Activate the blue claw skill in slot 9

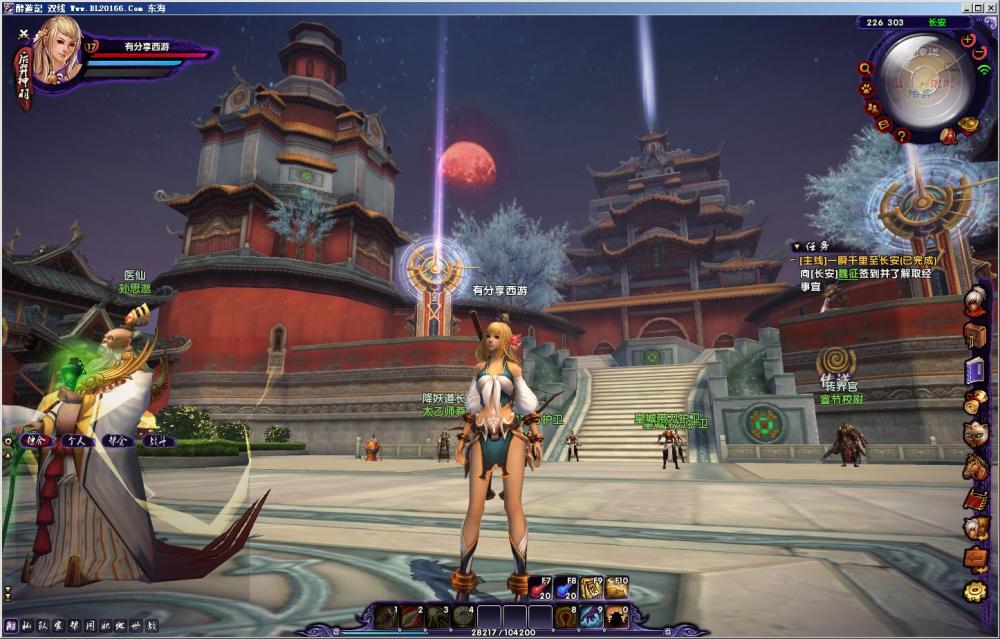coord(592,617)
